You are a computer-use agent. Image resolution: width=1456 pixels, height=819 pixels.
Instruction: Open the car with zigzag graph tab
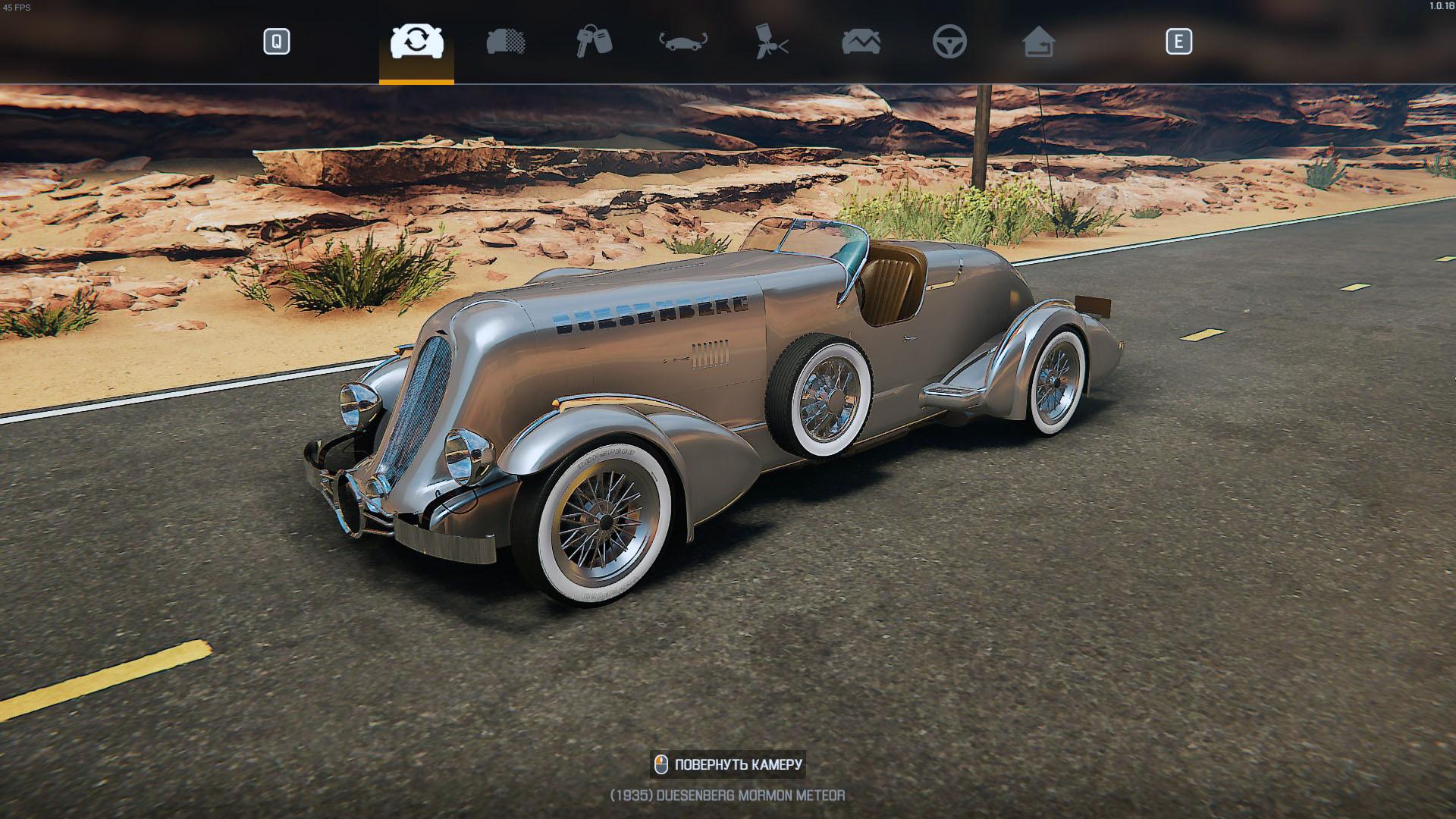(x=861, y=42)
